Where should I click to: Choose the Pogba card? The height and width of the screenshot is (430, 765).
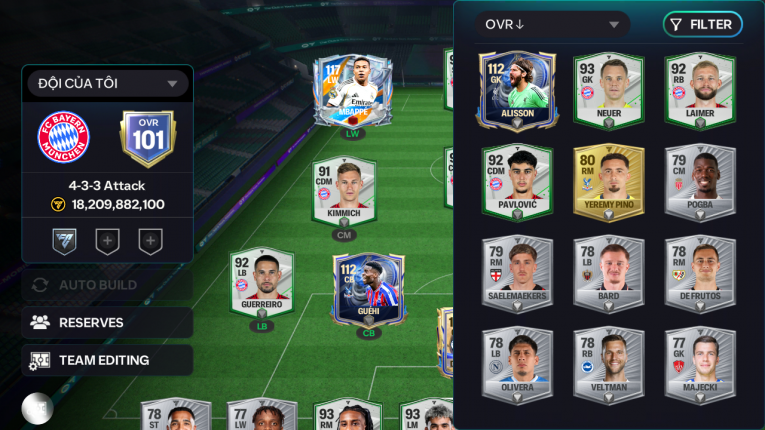coord(700,181)
